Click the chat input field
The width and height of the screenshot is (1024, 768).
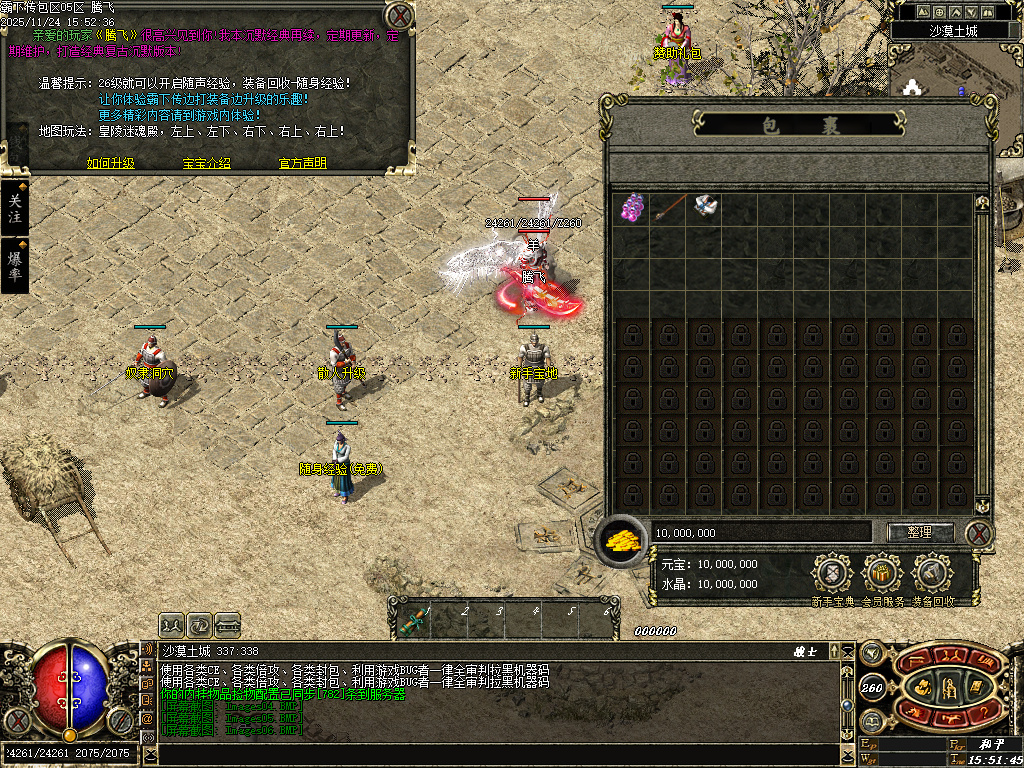coord(500,754)
